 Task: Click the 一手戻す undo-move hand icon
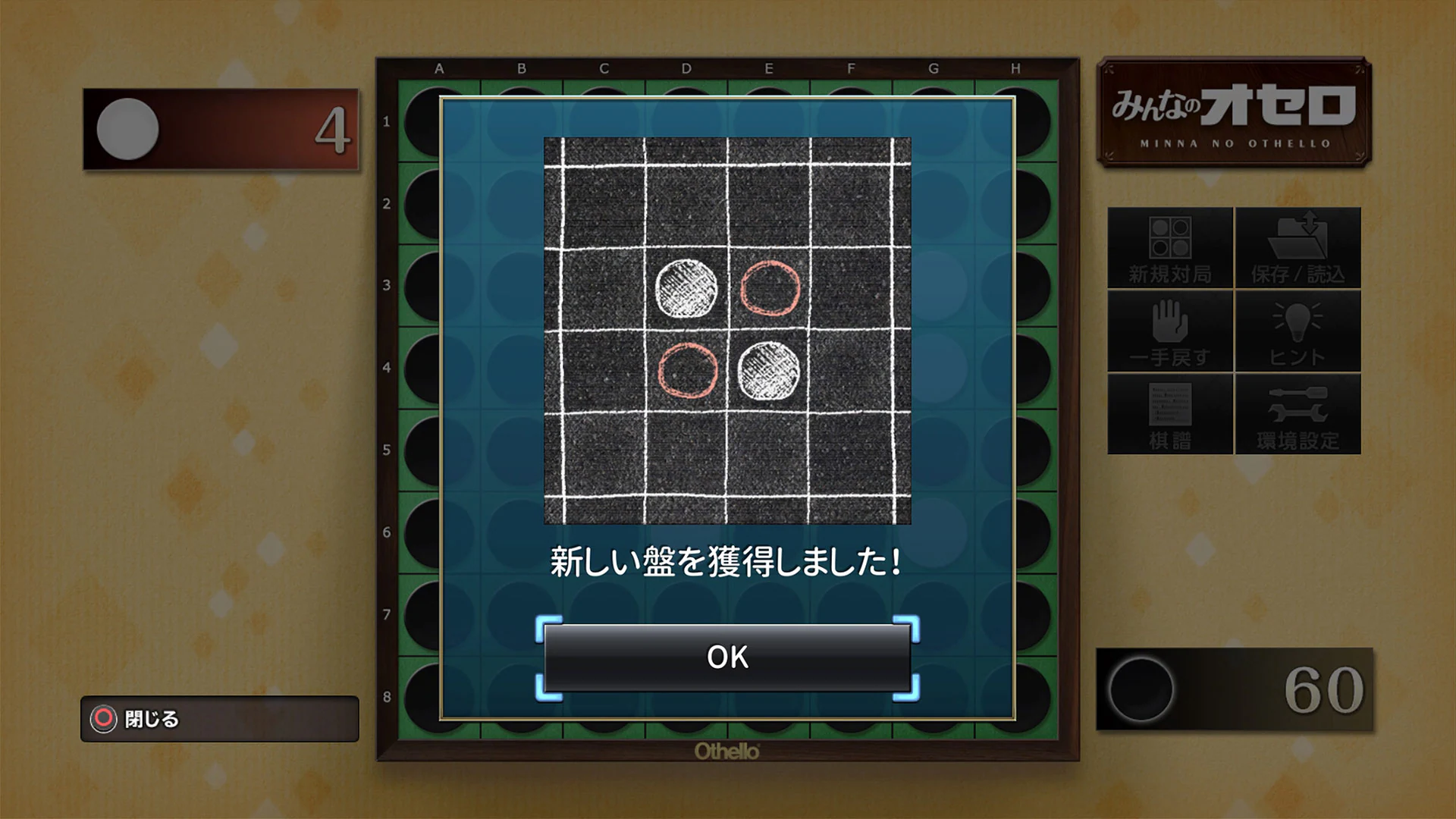1170,330
